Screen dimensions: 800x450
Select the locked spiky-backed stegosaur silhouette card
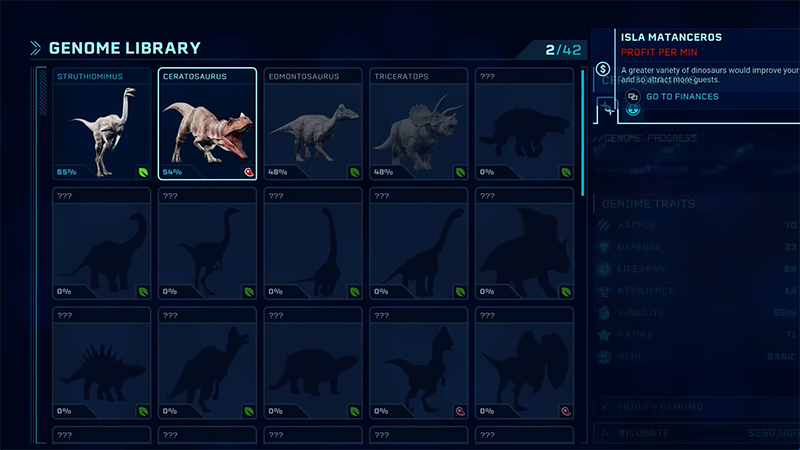(101, 363)
